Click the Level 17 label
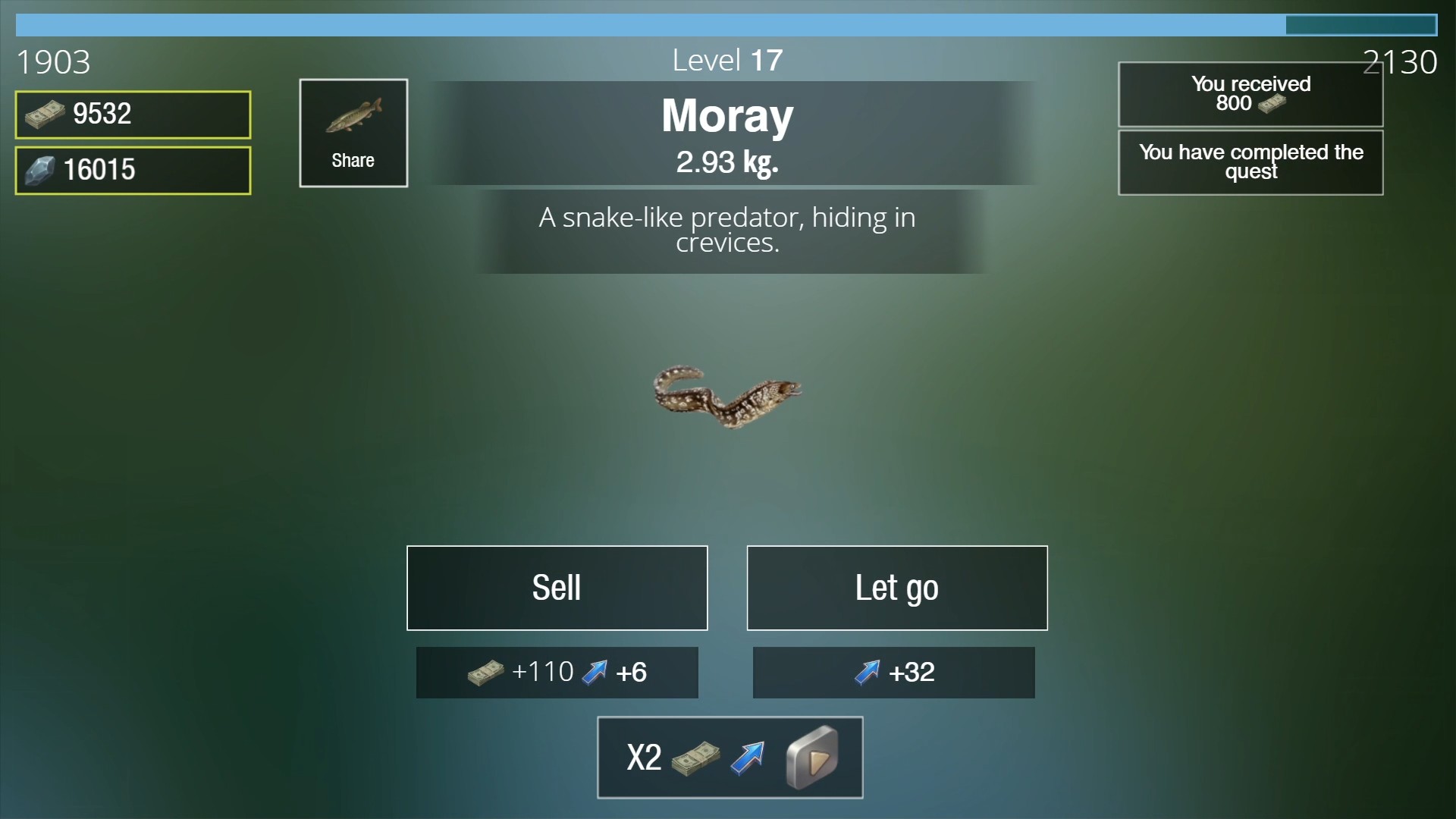Viewport: 1456px width, 819px height. pos(727,59)
